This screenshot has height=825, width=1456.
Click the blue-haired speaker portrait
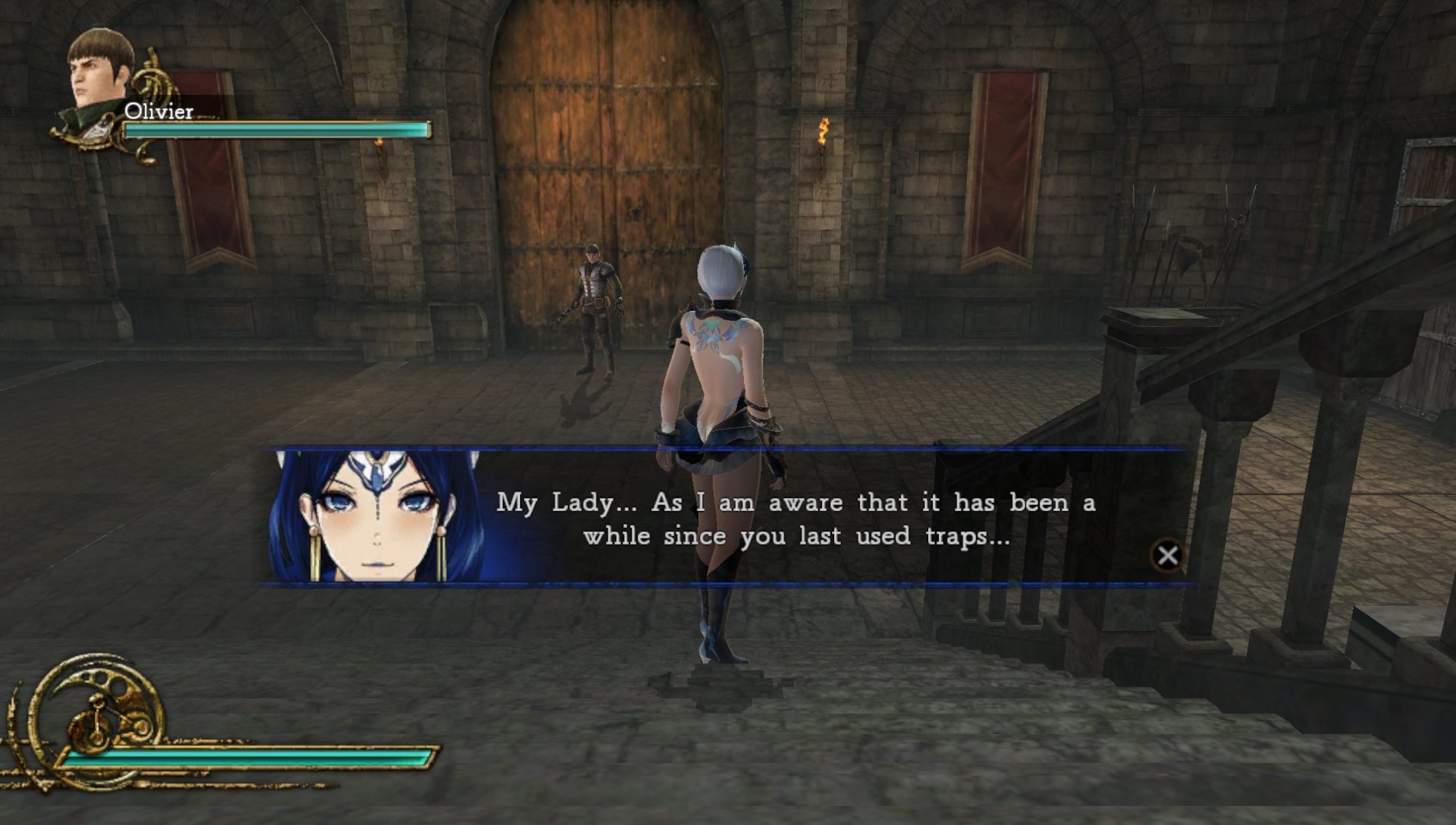tap(377, 516)
